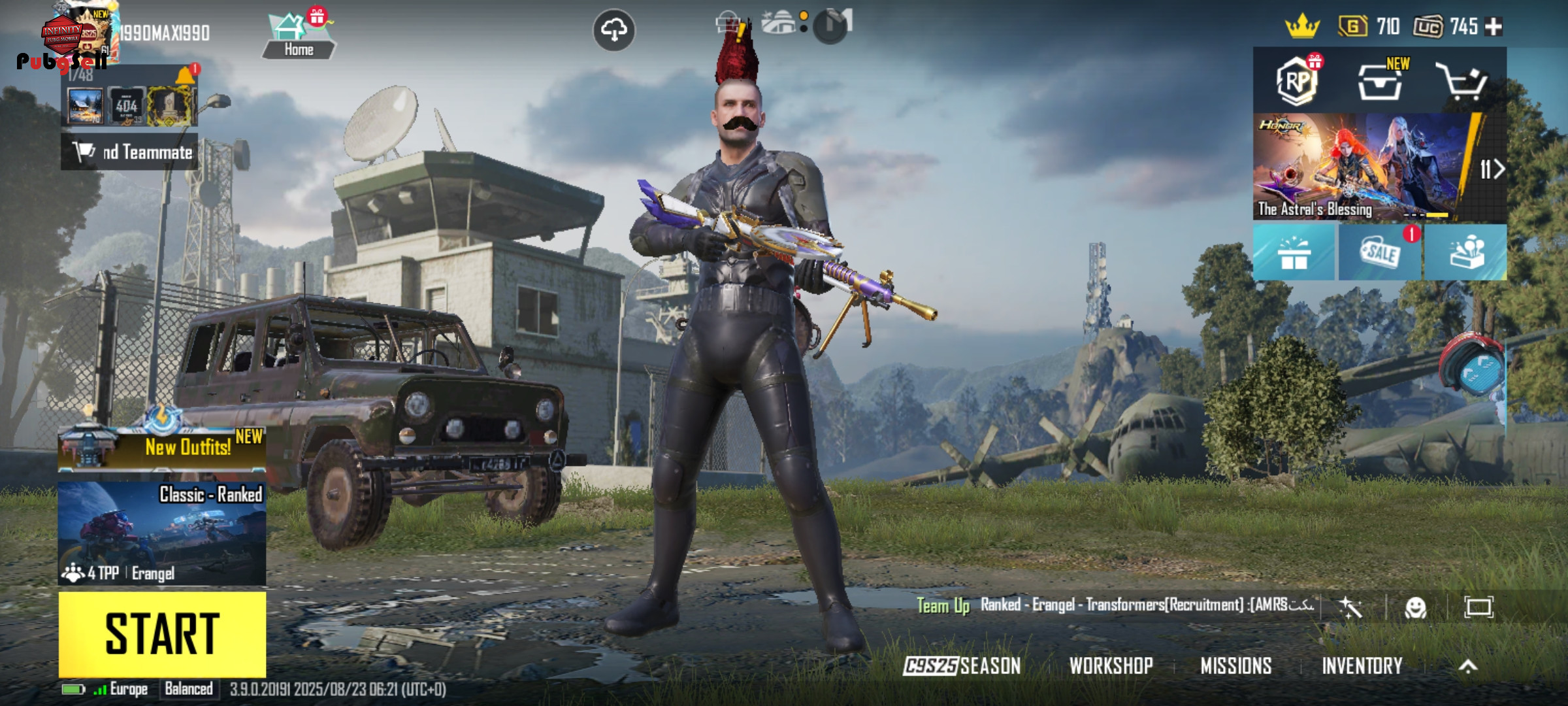Open the notification bell

[x=186, y=76]
